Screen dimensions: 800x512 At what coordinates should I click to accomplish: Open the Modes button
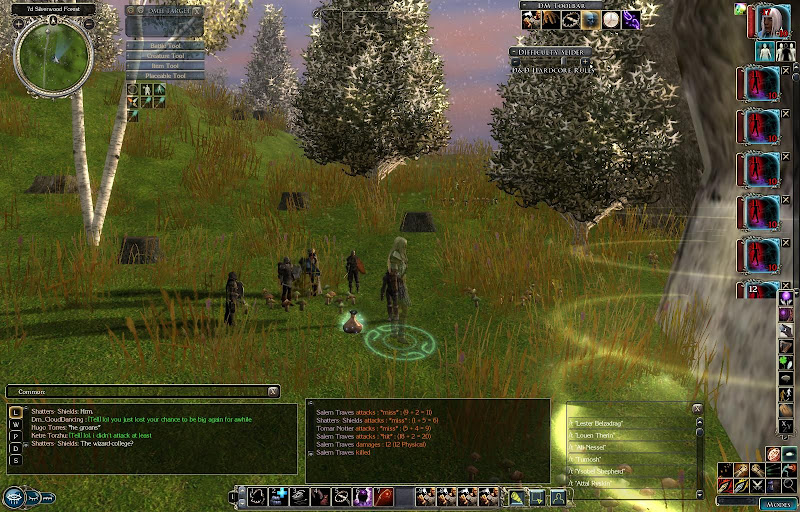point(777,503)
